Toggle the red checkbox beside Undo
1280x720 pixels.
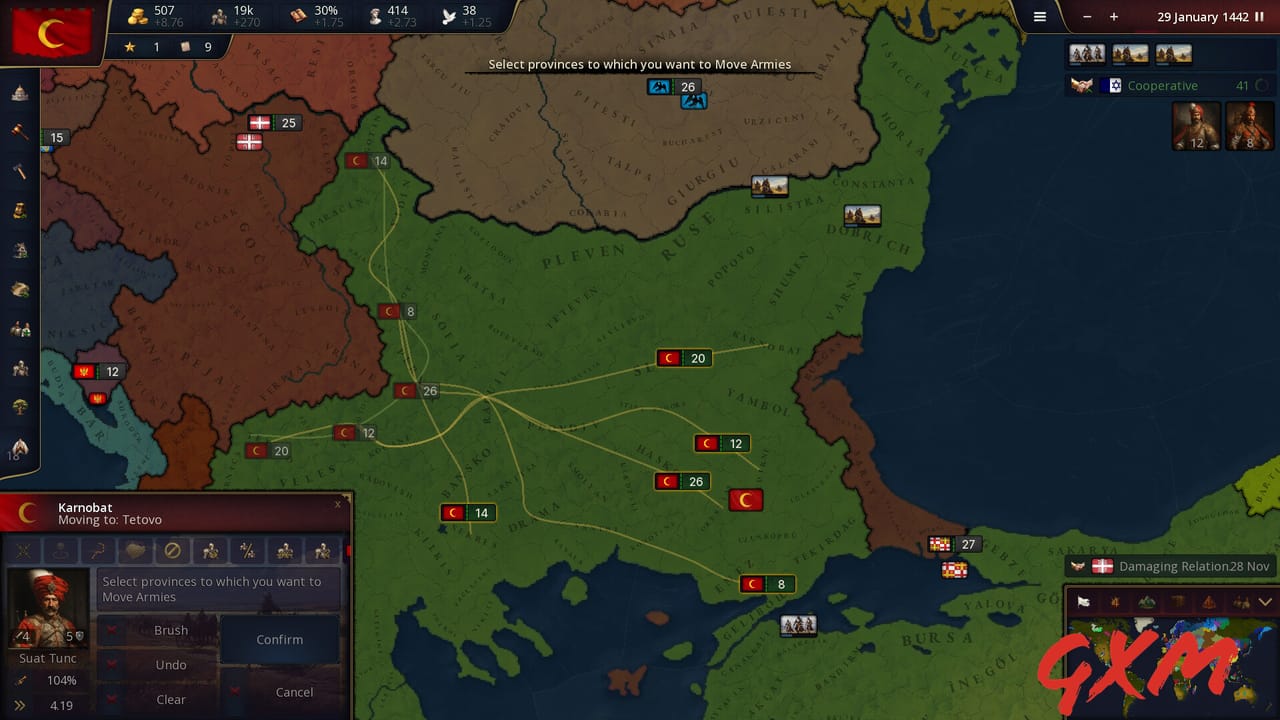(111, 664)
